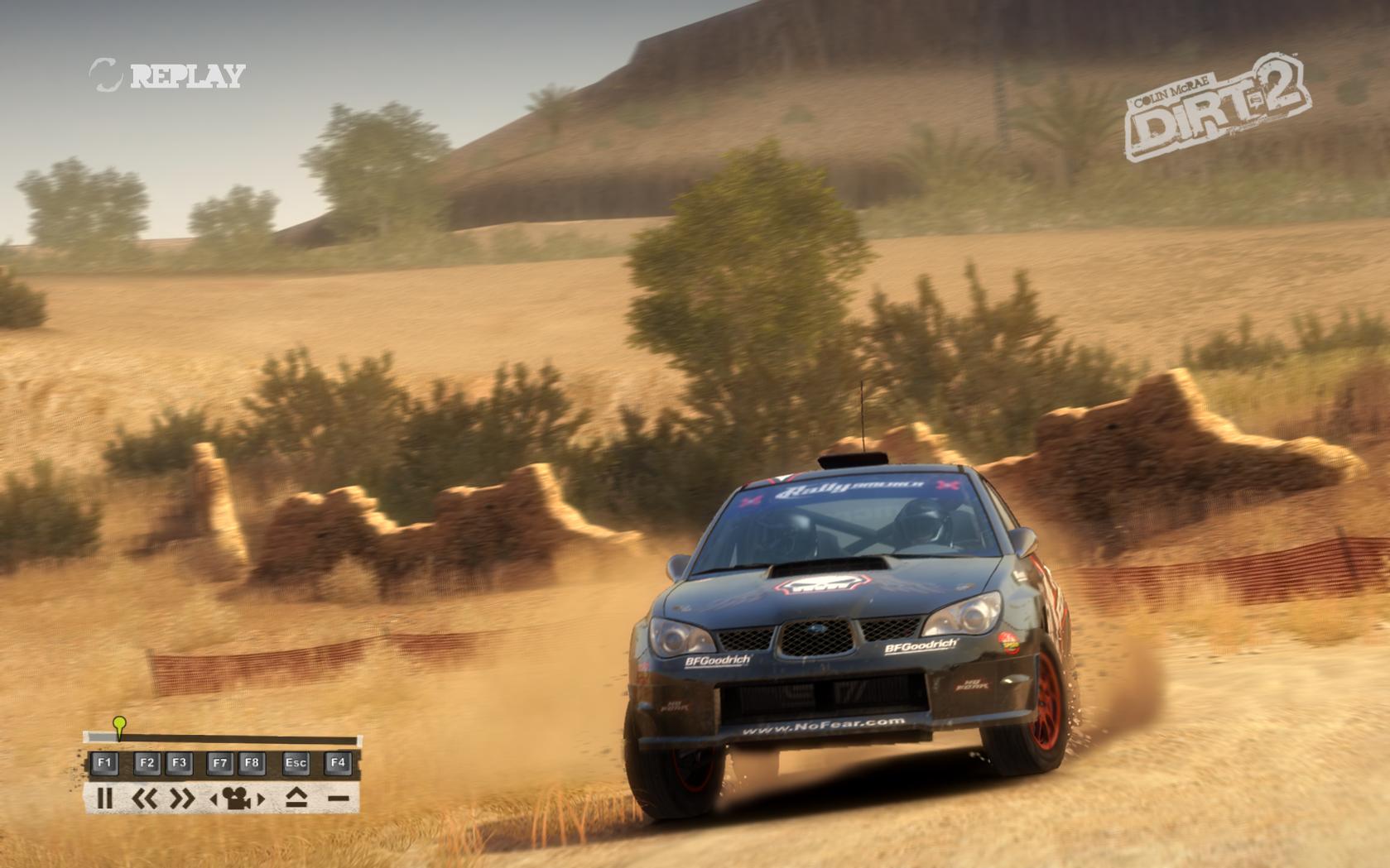The image size is (1390, 868).
Task: Switch to the previous replay camera
Action: (214, 799)
